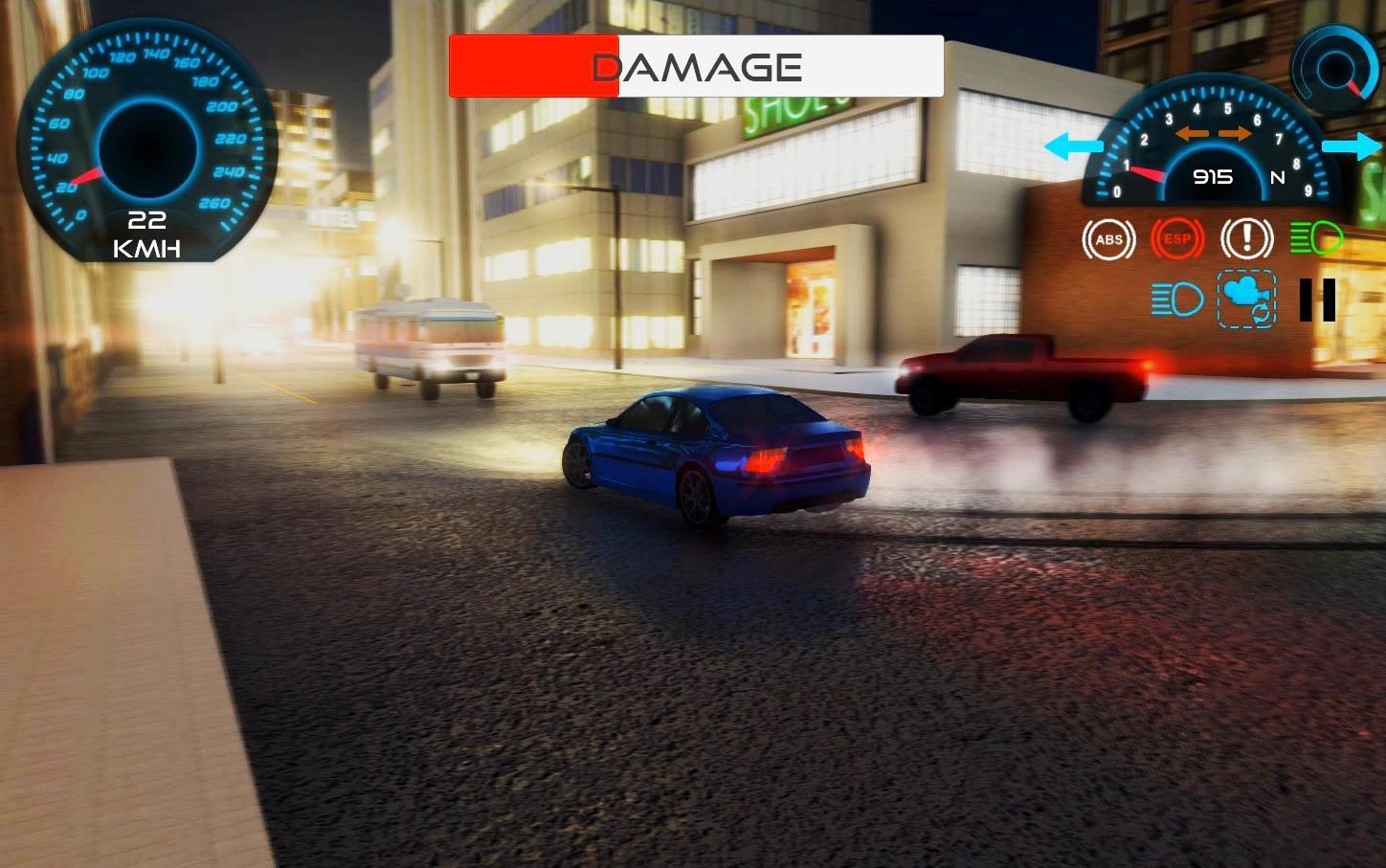Click the DAMAGE label
The height and width of the screenshot is (868, 1386).
click(696, 66)
